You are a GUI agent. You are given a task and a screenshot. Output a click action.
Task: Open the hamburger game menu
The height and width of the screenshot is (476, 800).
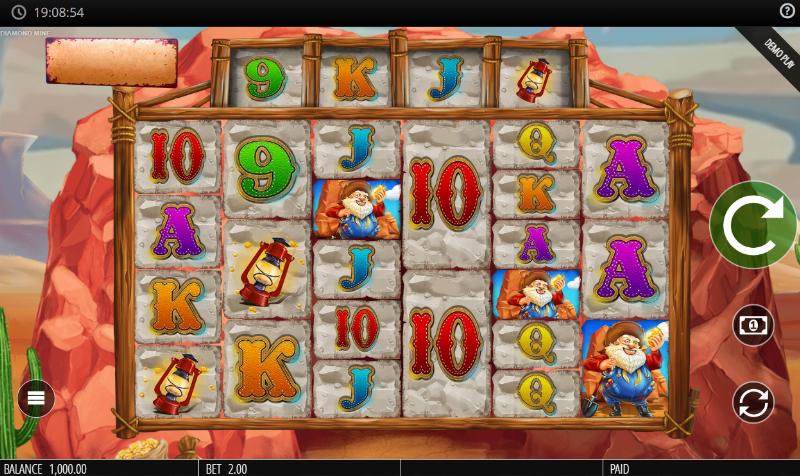point(36,399)
